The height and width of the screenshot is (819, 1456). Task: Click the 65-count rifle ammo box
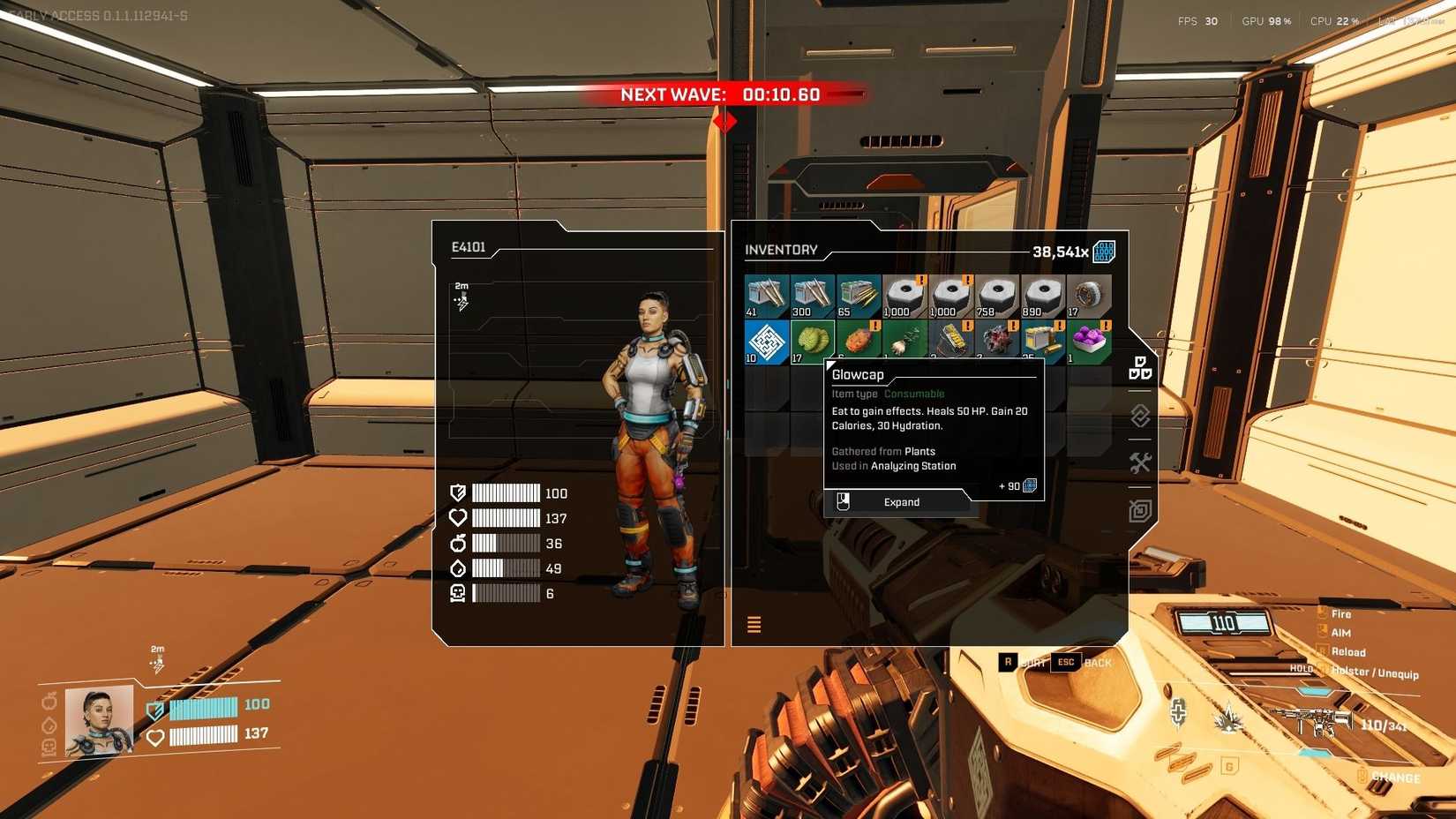858,294
